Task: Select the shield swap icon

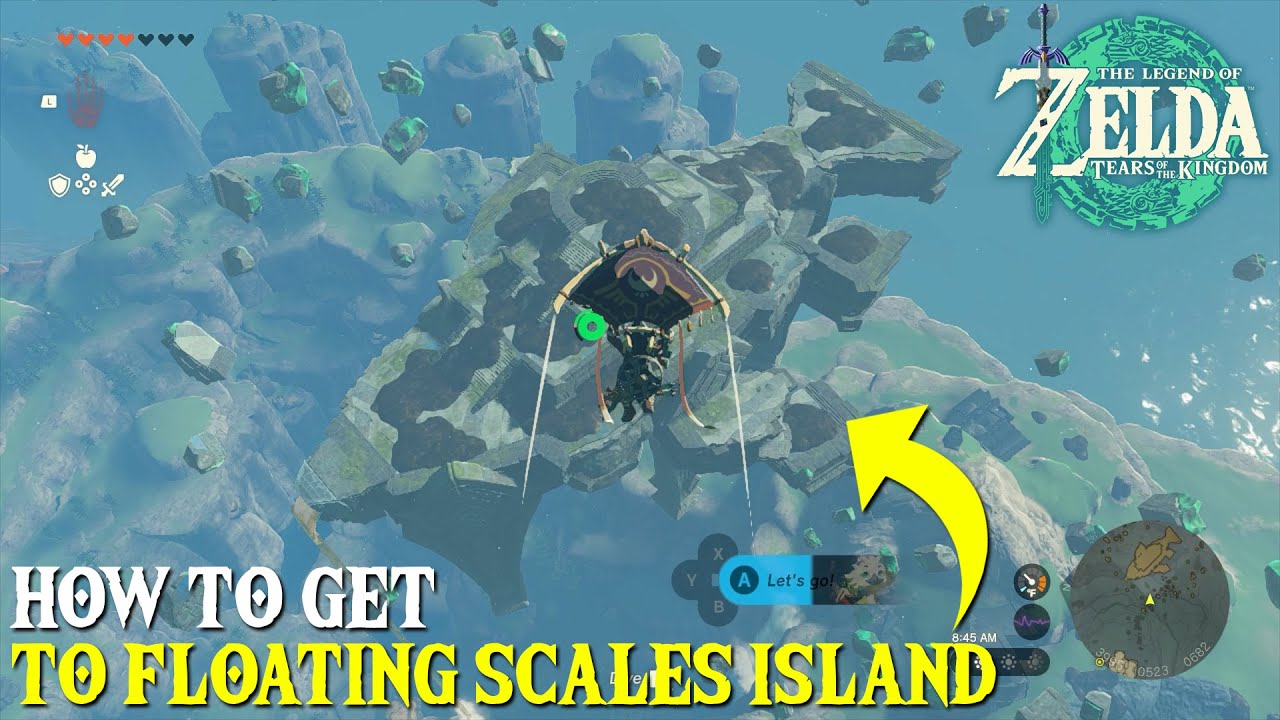Action: (x=59, y=185)
